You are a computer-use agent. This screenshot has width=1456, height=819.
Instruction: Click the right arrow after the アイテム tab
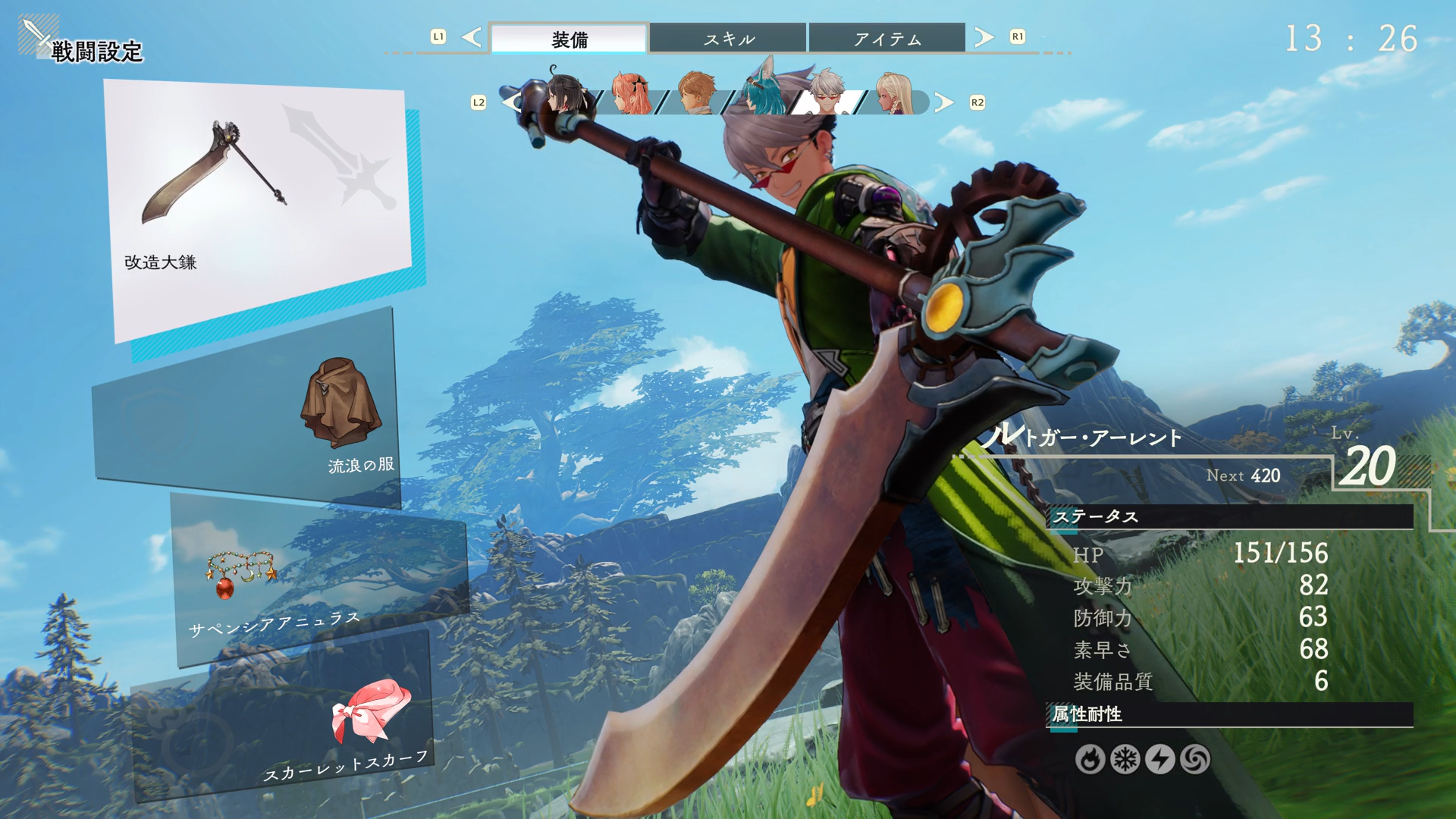coord(984,37)
